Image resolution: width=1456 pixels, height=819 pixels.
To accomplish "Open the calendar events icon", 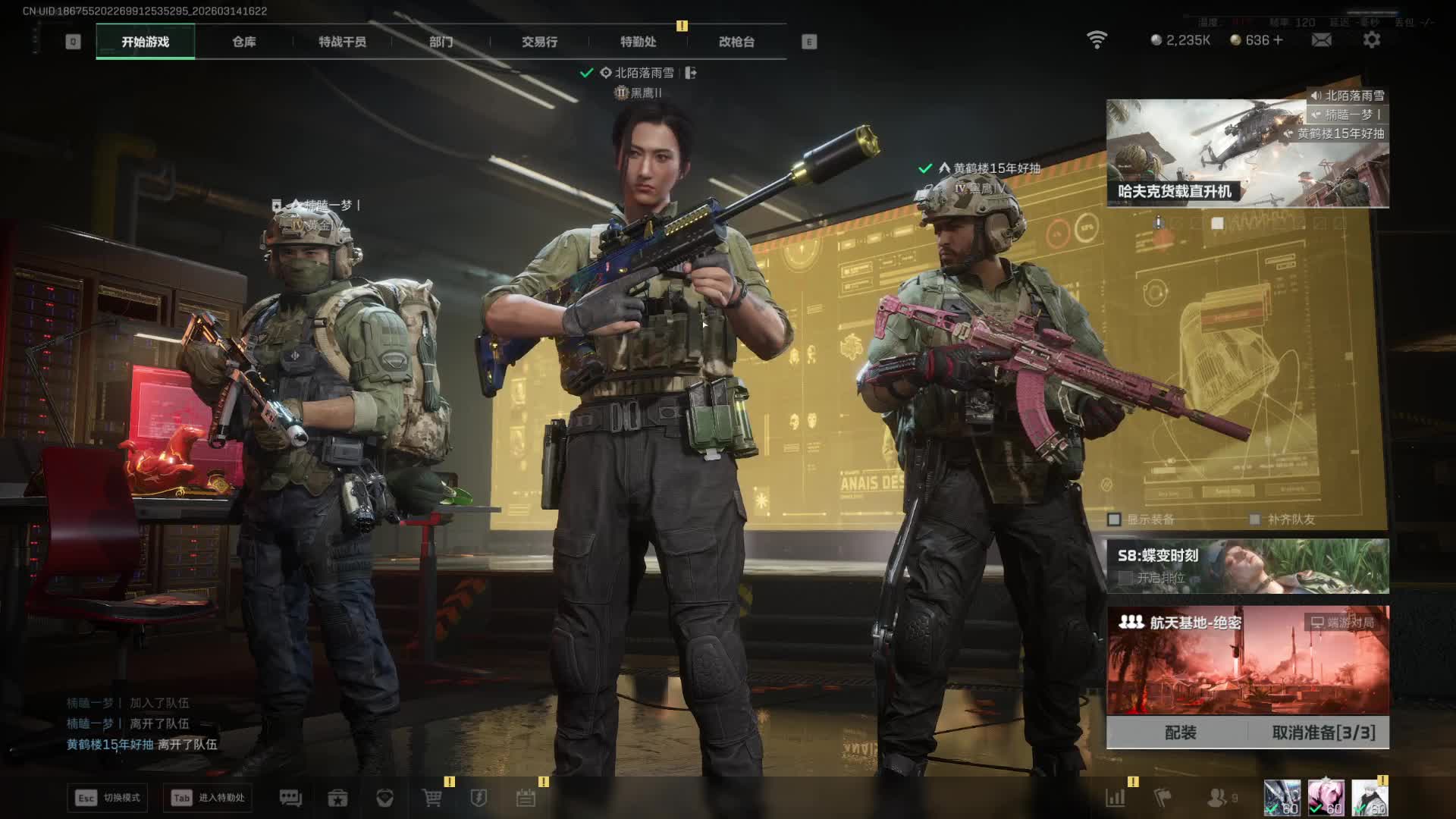I will (x=526, y=798).
